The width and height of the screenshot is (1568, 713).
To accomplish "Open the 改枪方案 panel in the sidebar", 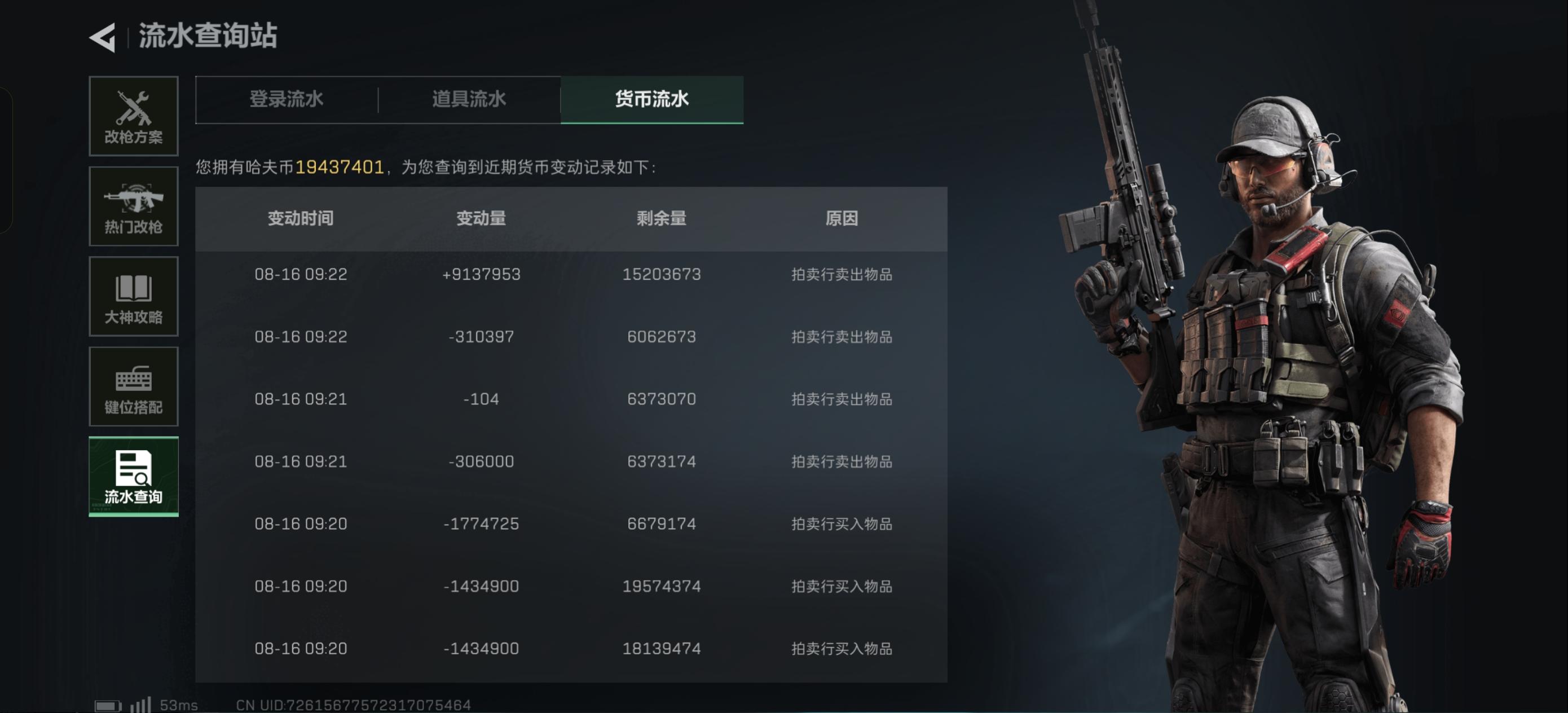I will (134, 116).
